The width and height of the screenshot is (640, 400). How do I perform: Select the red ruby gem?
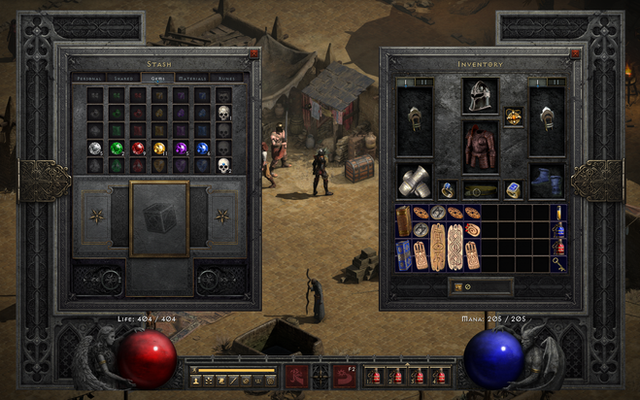click(x=138, y=148)
